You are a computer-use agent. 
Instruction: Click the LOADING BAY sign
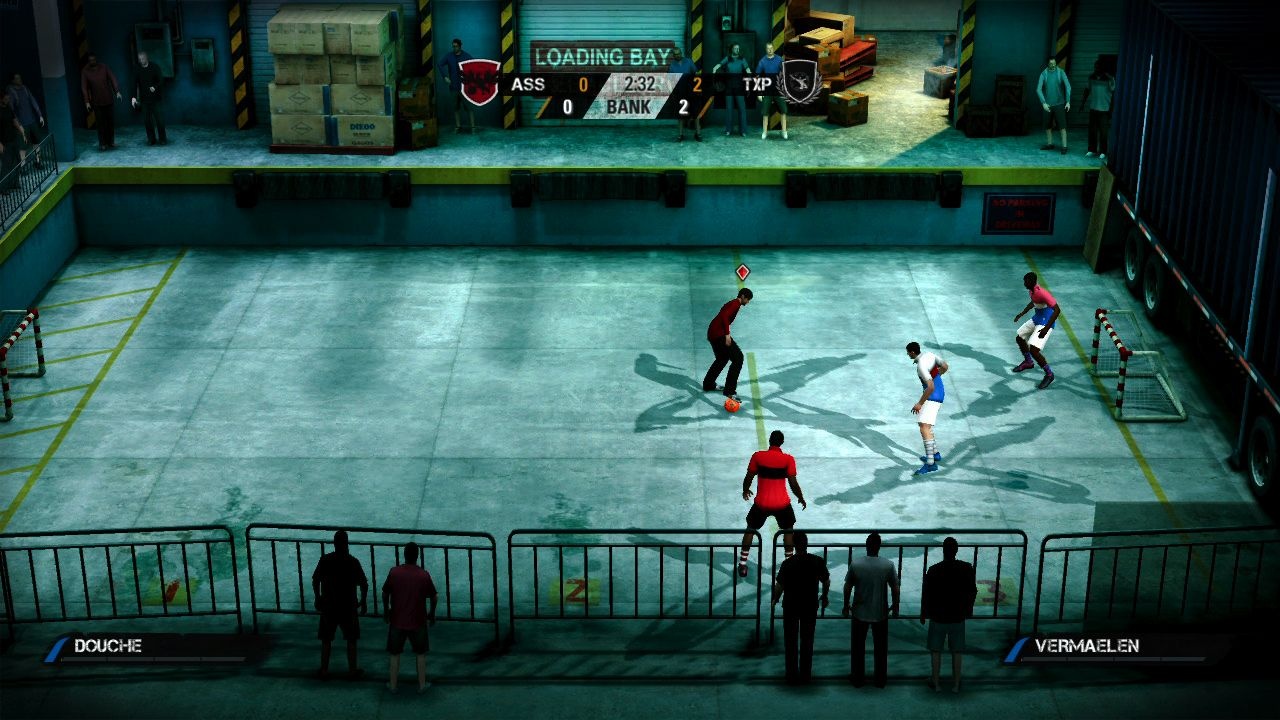600,54
